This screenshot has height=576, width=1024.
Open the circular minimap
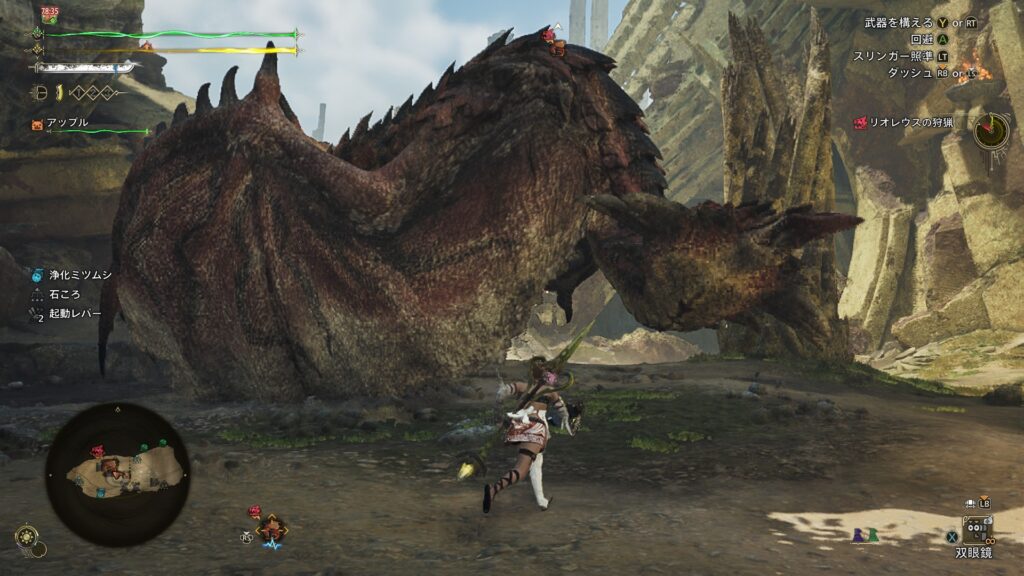[x=118, y=474]
